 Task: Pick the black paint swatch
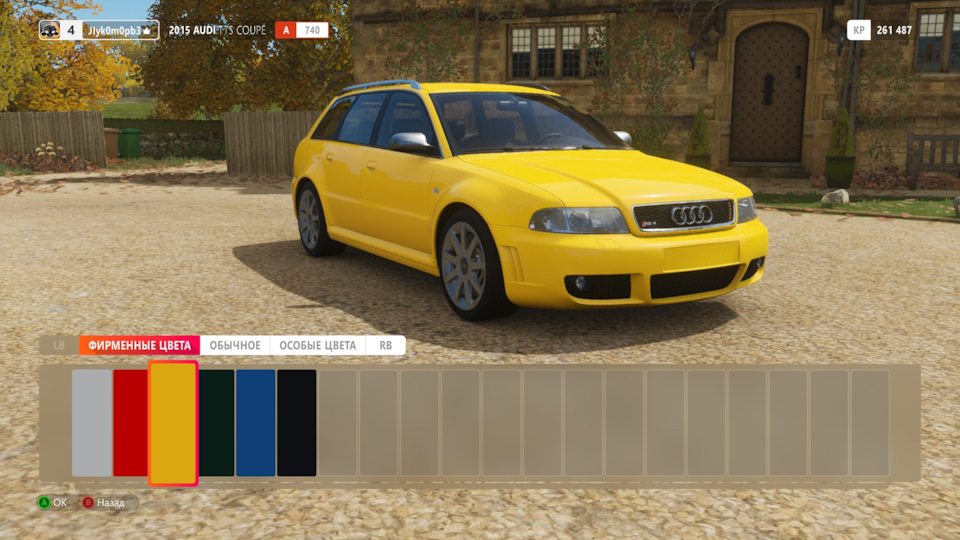pyautogui.click(x=297, y=423)
